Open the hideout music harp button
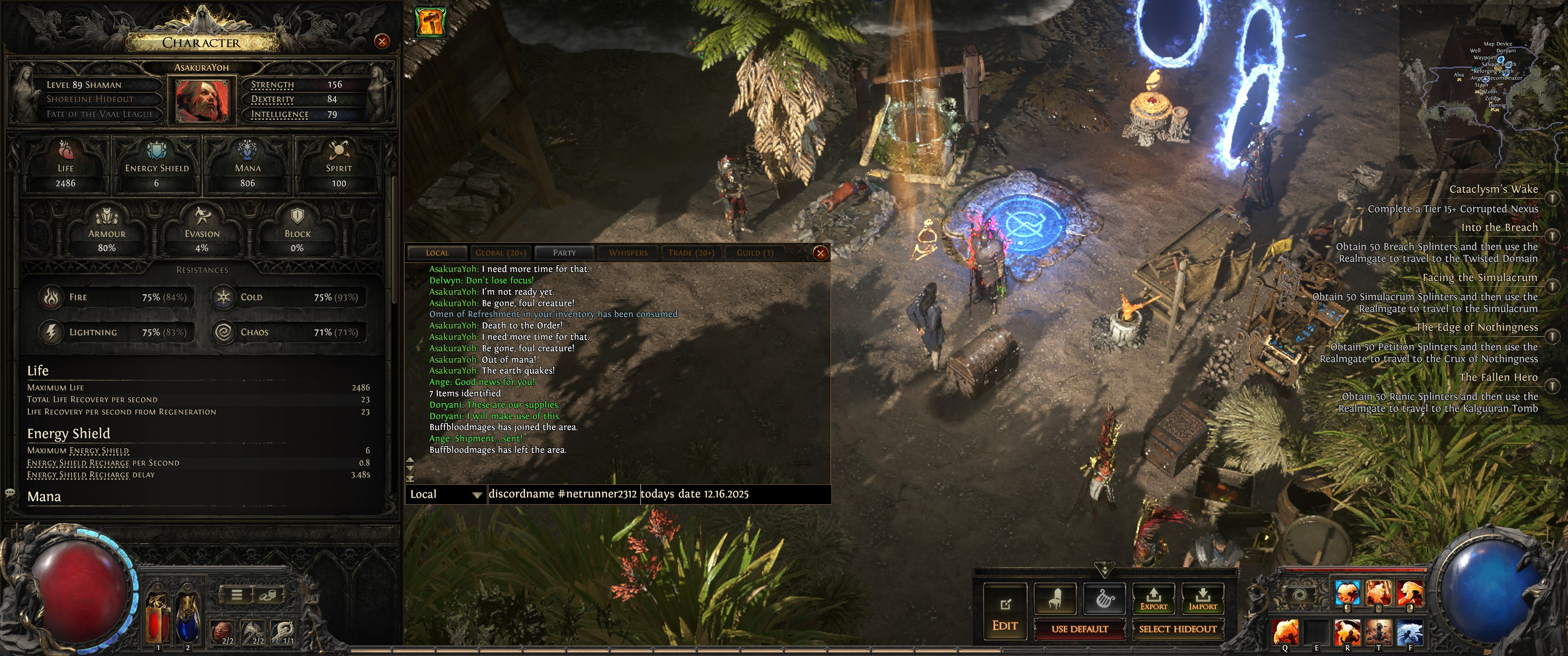Screen dimensions: 1568x656 pos(1104,598)
